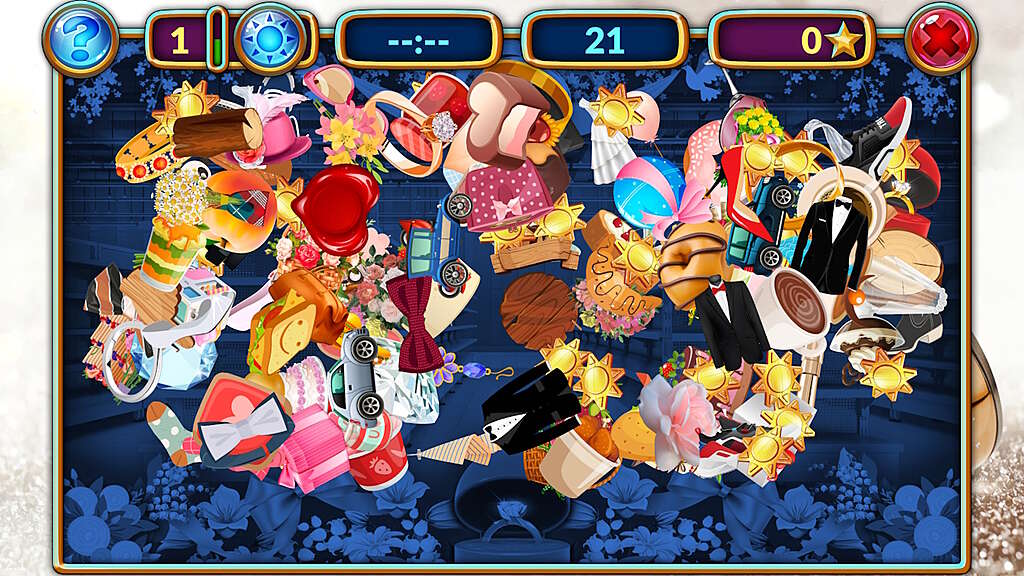Open the blue question mark help
1024x576 pixels.
81,39
